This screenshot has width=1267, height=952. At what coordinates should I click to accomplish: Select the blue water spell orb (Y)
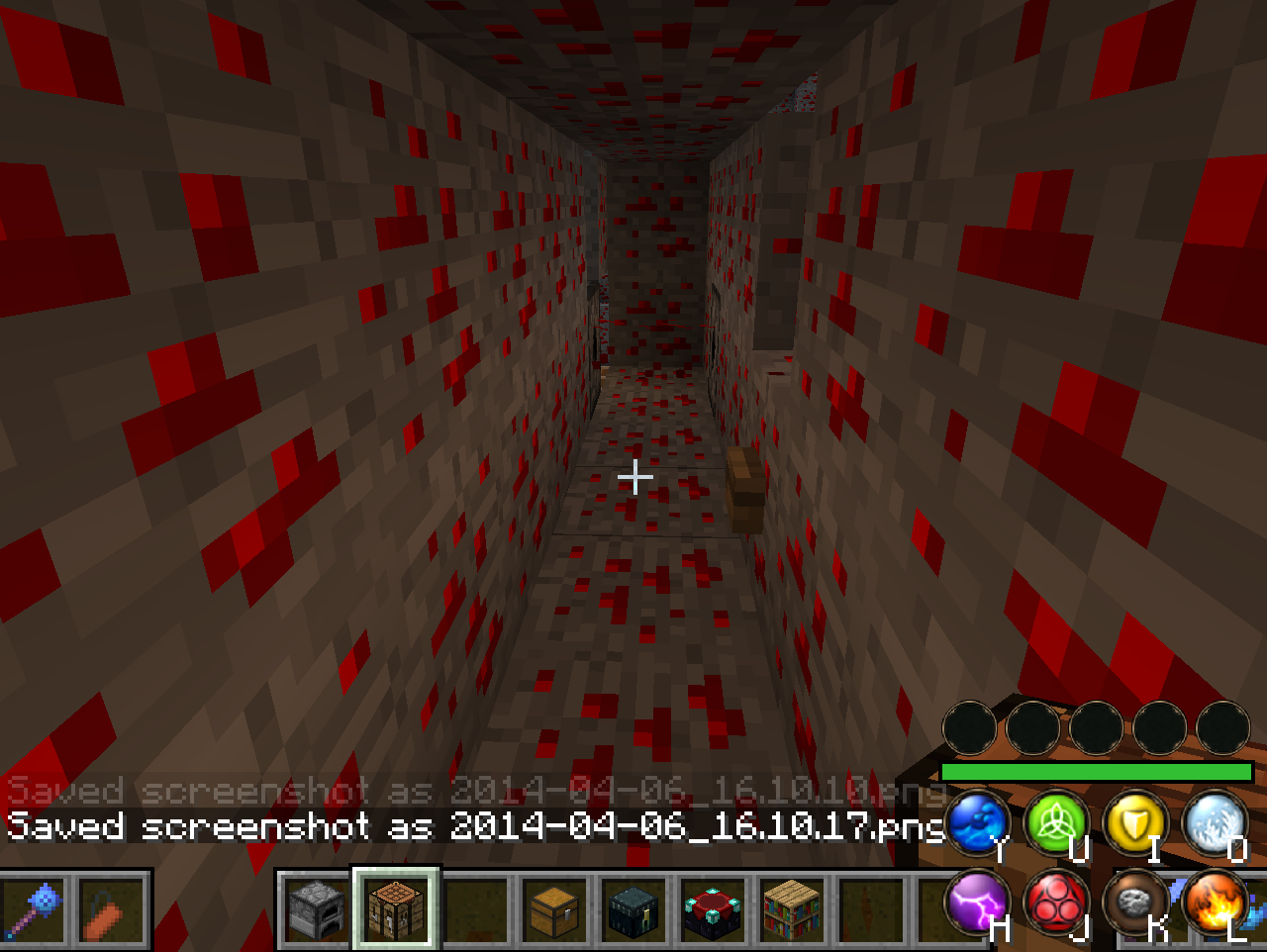click(x=975, y=823)
